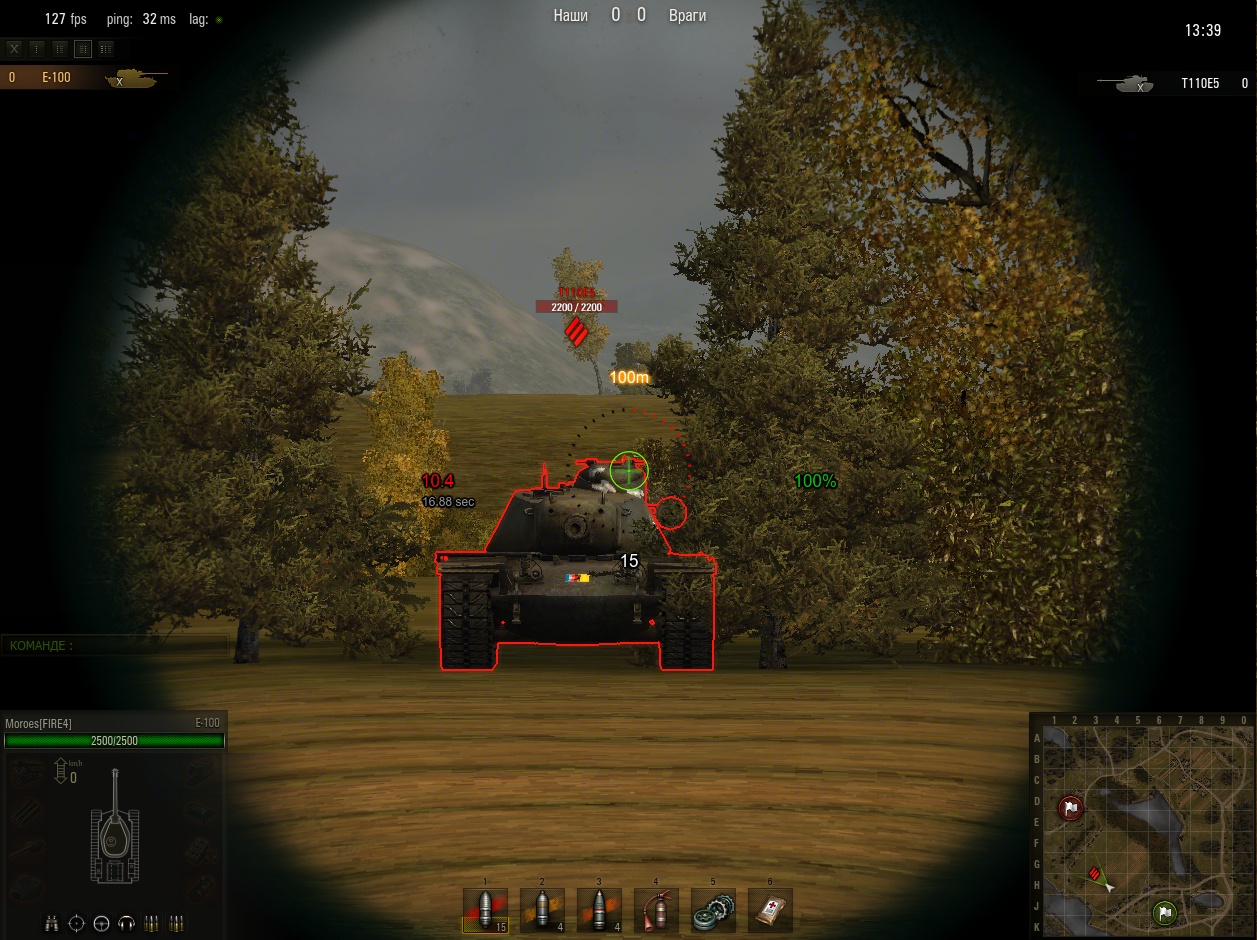Screen dimensions: 1257x940
Task: Use the first aid kit consumable
Action: point(770,910)
